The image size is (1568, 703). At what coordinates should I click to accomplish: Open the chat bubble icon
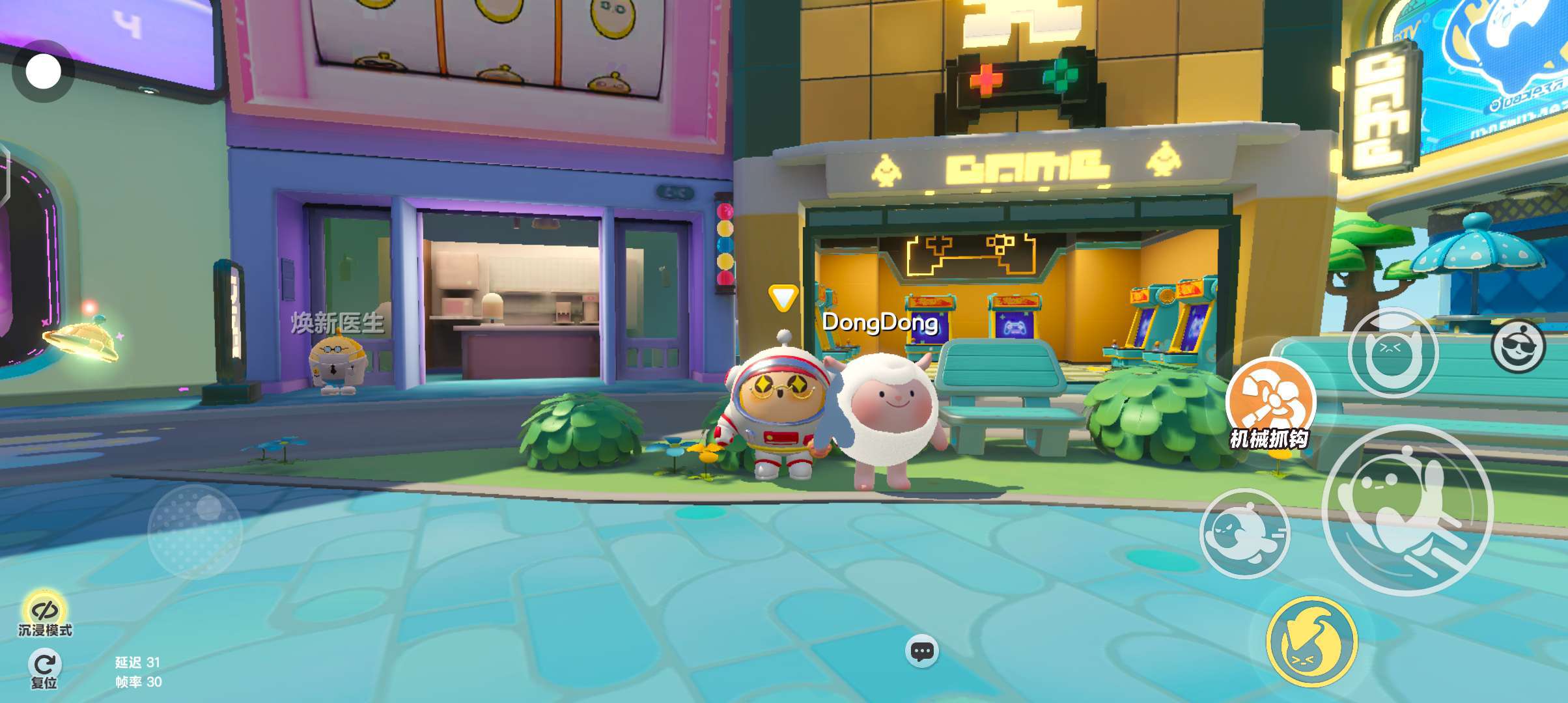922,651
